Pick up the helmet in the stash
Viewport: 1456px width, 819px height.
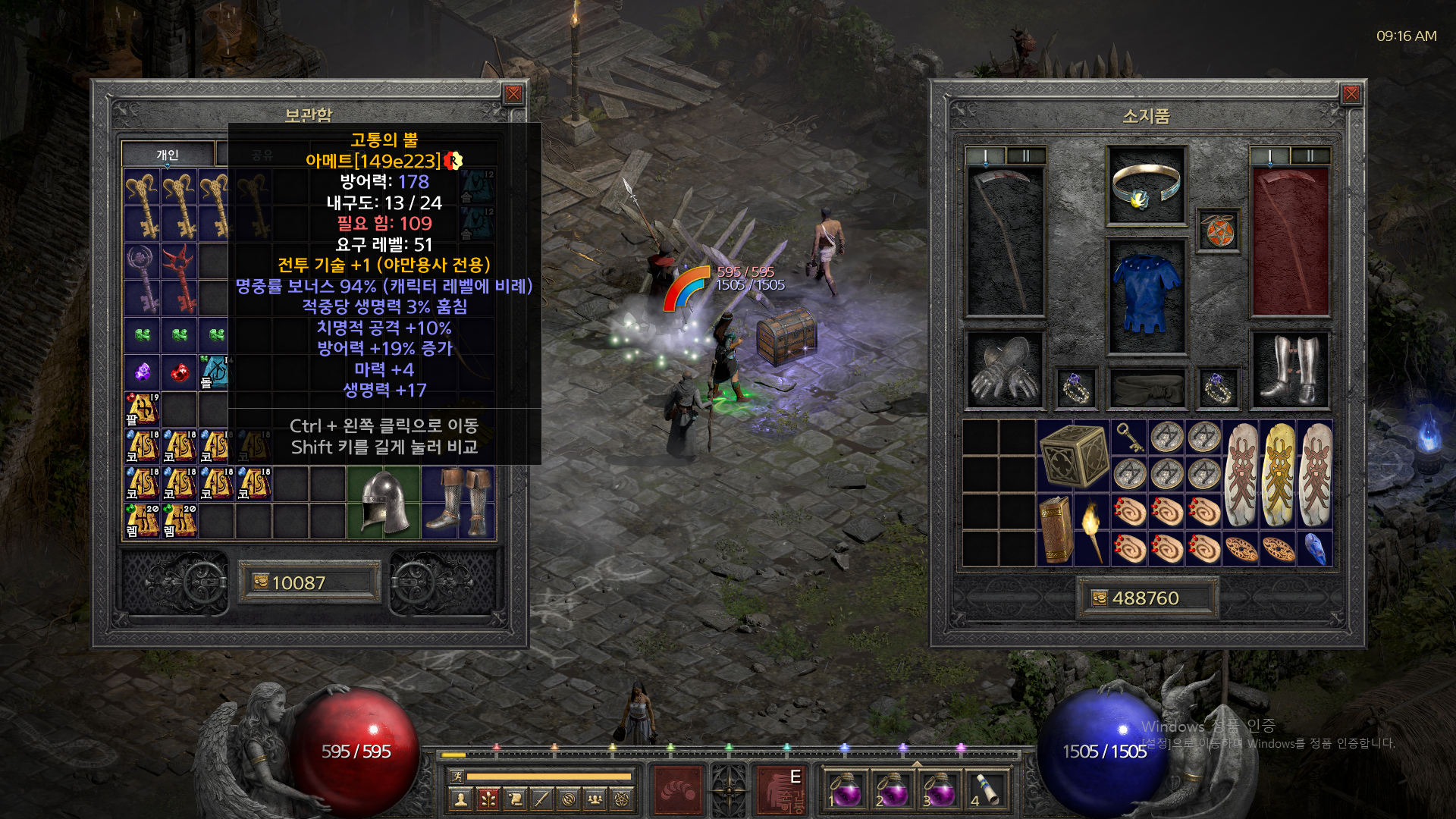(384, 503)
